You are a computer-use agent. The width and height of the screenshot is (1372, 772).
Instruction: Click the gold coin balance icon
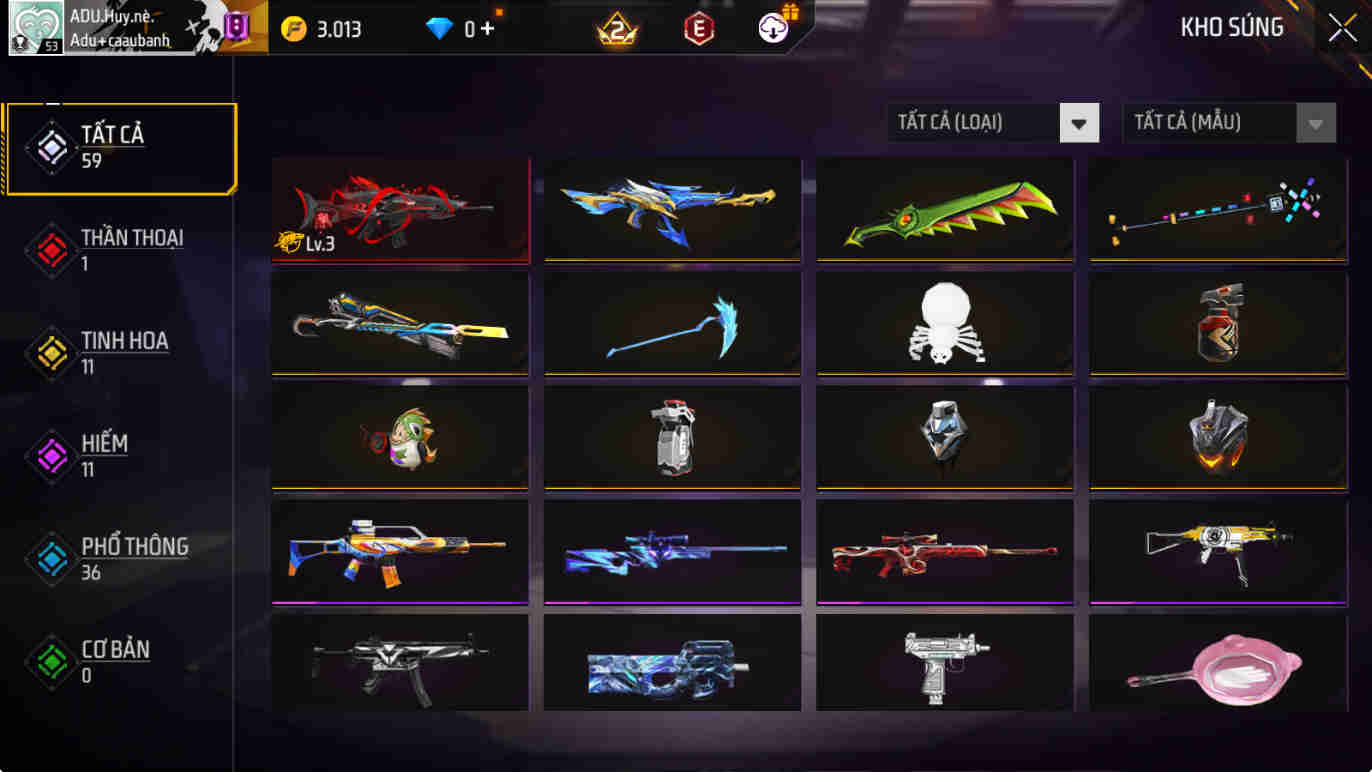point(294,27)
